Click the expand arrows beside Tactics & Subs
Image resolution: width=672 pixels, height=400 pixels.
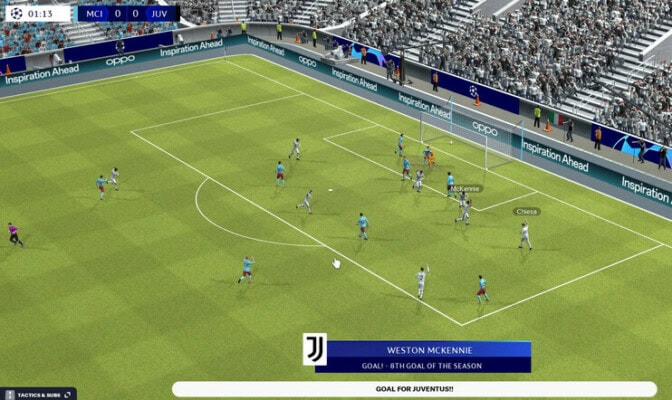[68, 395]
